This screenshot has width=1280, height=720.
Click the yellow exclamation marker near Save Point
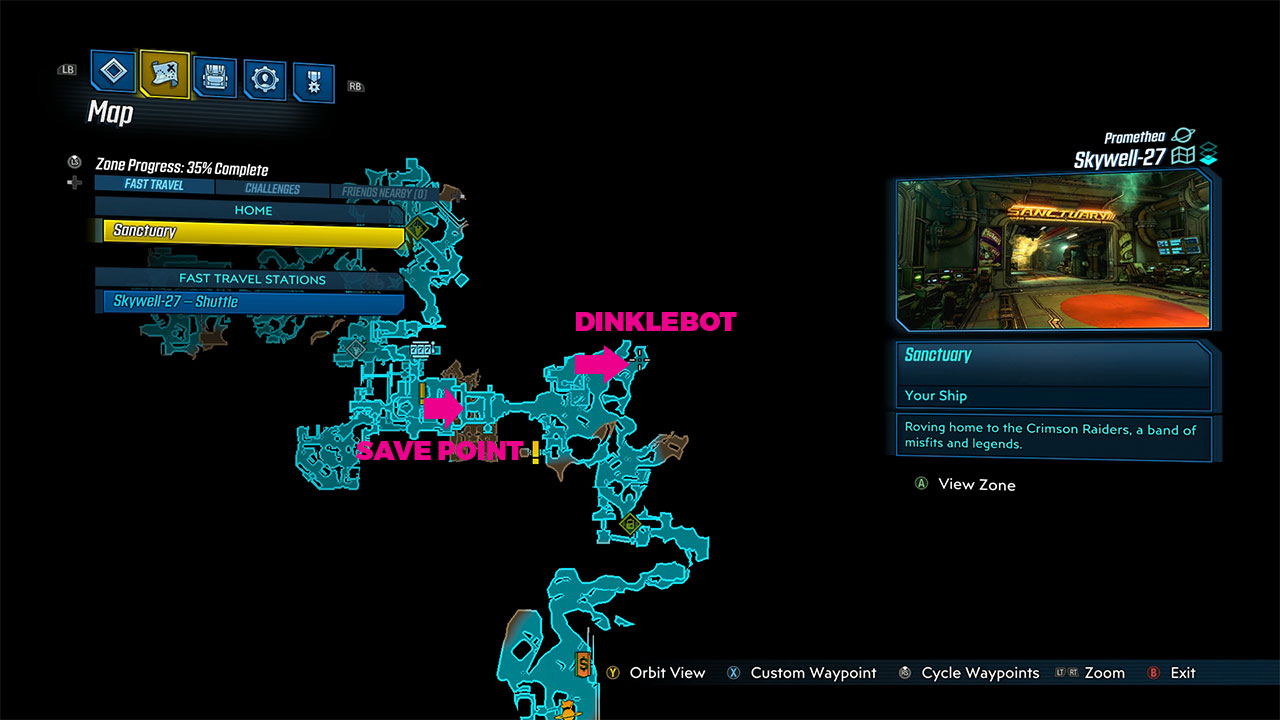click(x=536, y=451)
